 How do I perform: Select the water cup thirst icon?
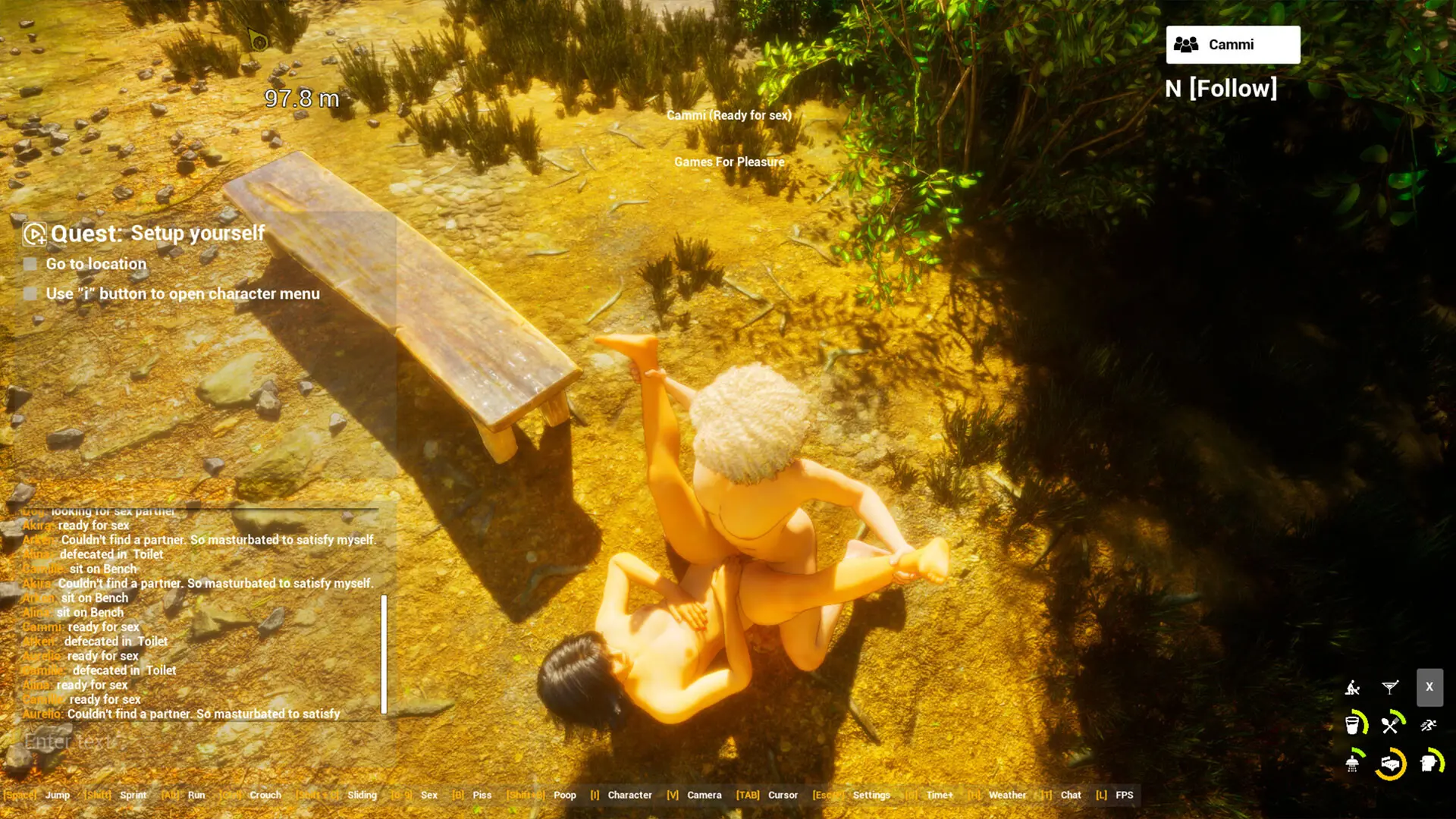click(1354, 725)
